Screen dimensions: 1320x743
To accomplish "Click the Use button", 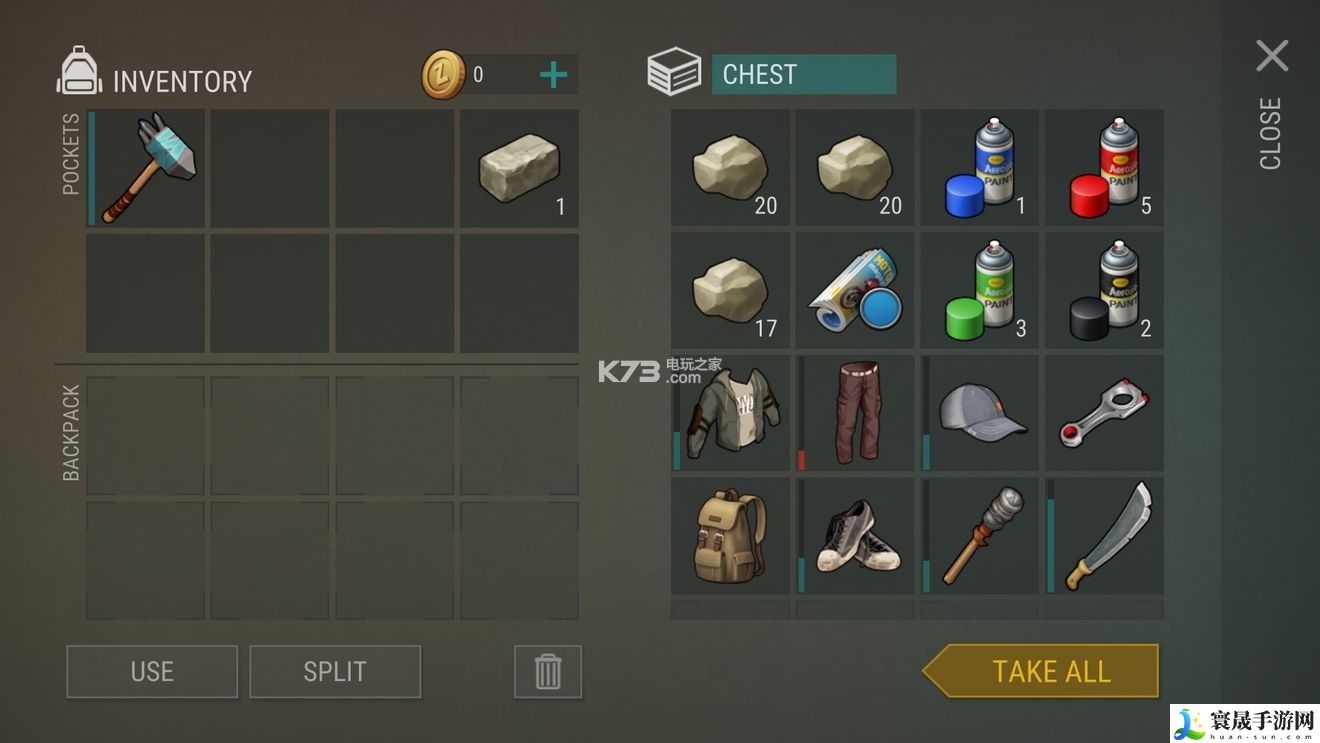I will [152, 671].
